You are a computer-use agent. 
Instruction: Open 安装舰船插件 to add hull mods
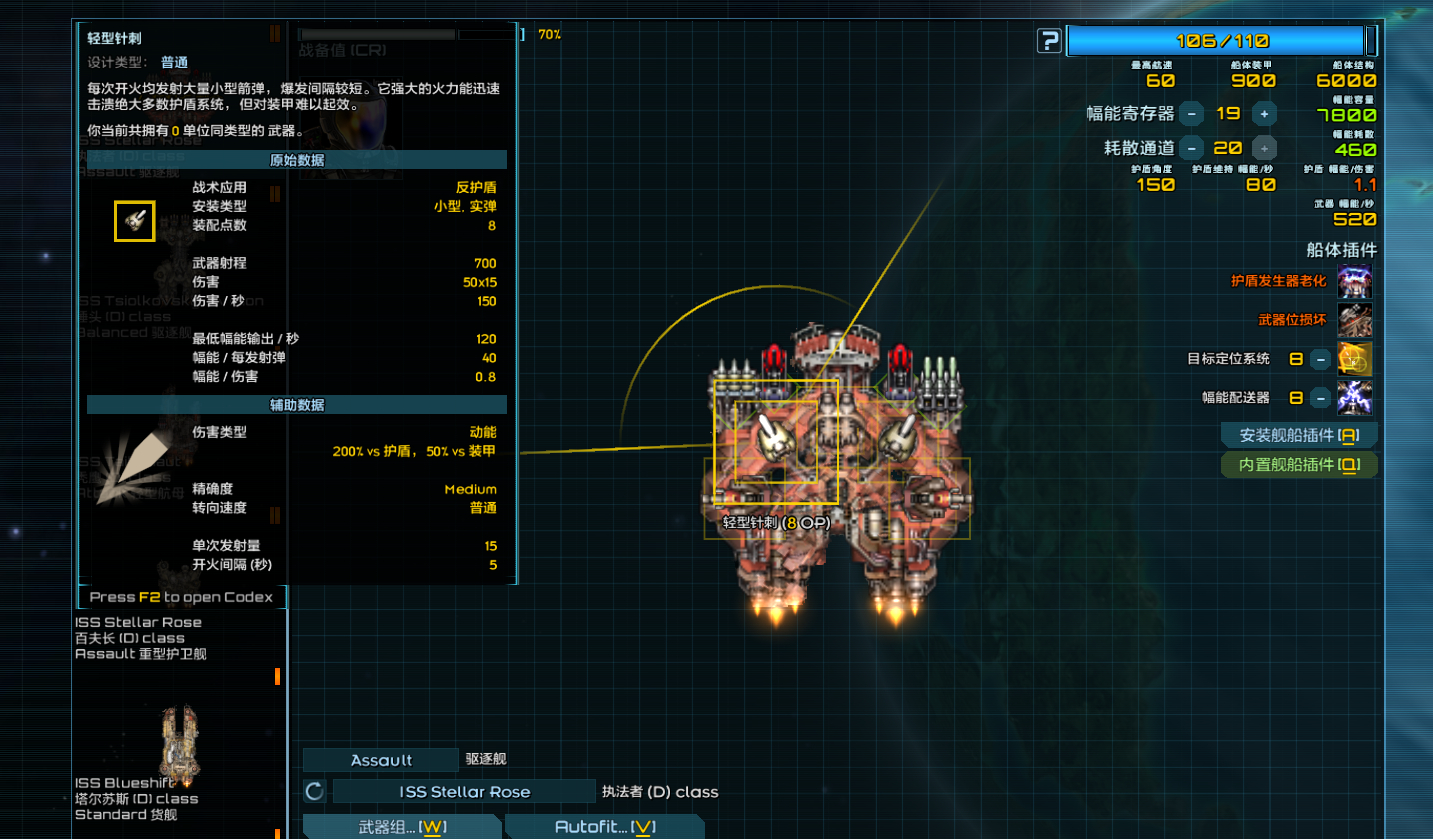click(1299, 436)
